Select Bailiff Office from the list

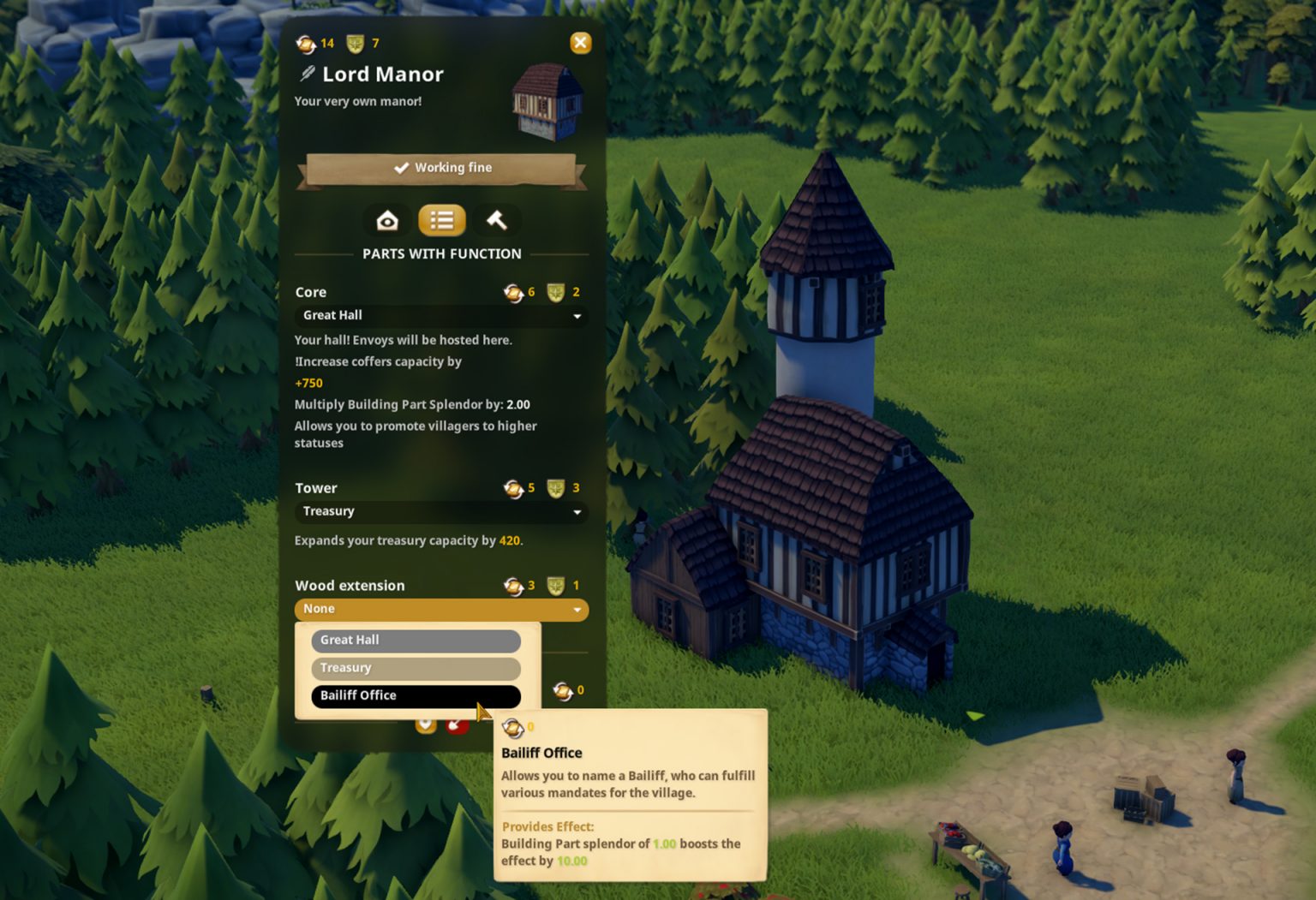(416, 695)
